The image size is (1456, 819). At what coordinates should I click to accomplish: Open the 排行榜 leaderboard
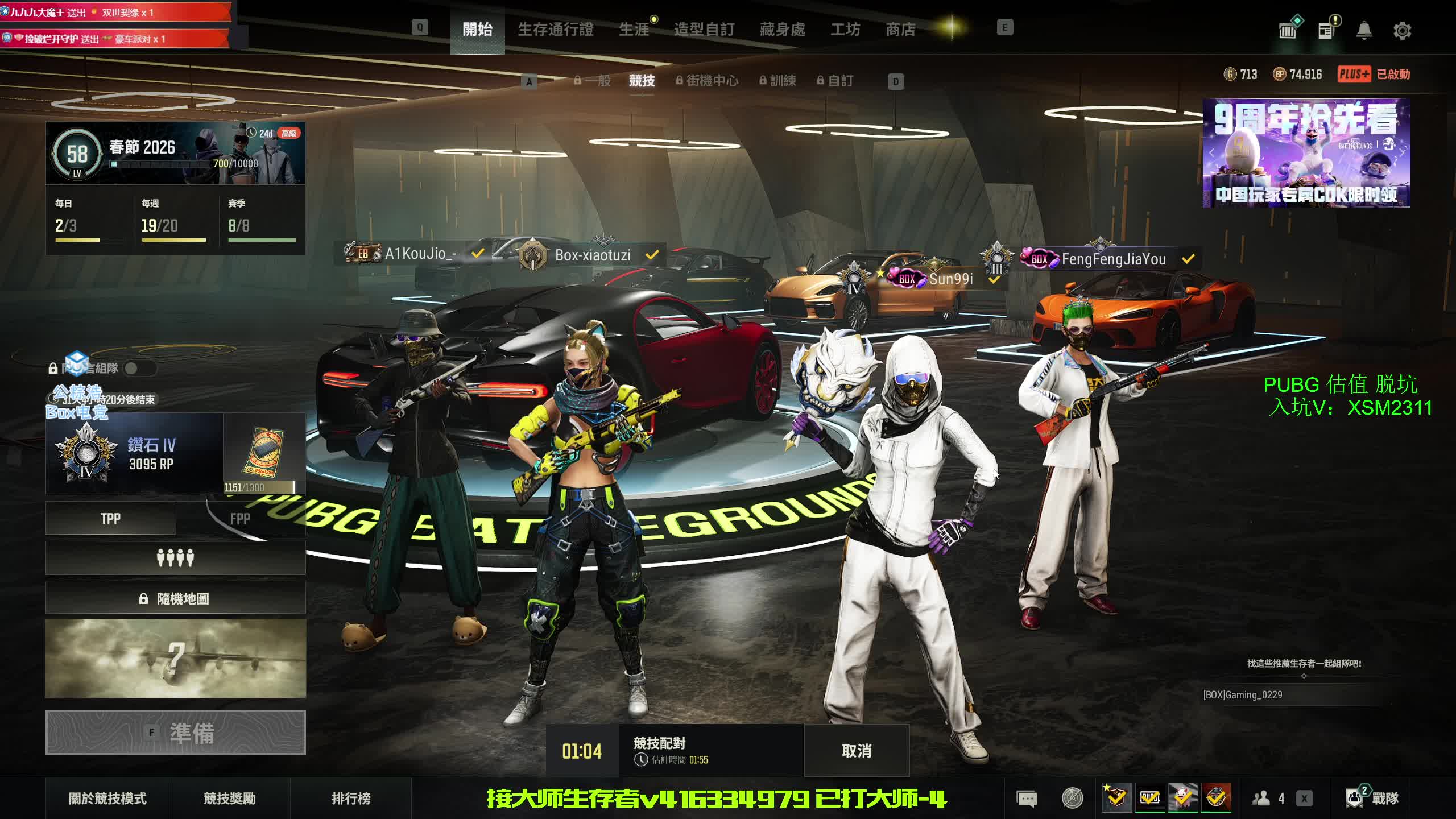click(x=351, y=799)
